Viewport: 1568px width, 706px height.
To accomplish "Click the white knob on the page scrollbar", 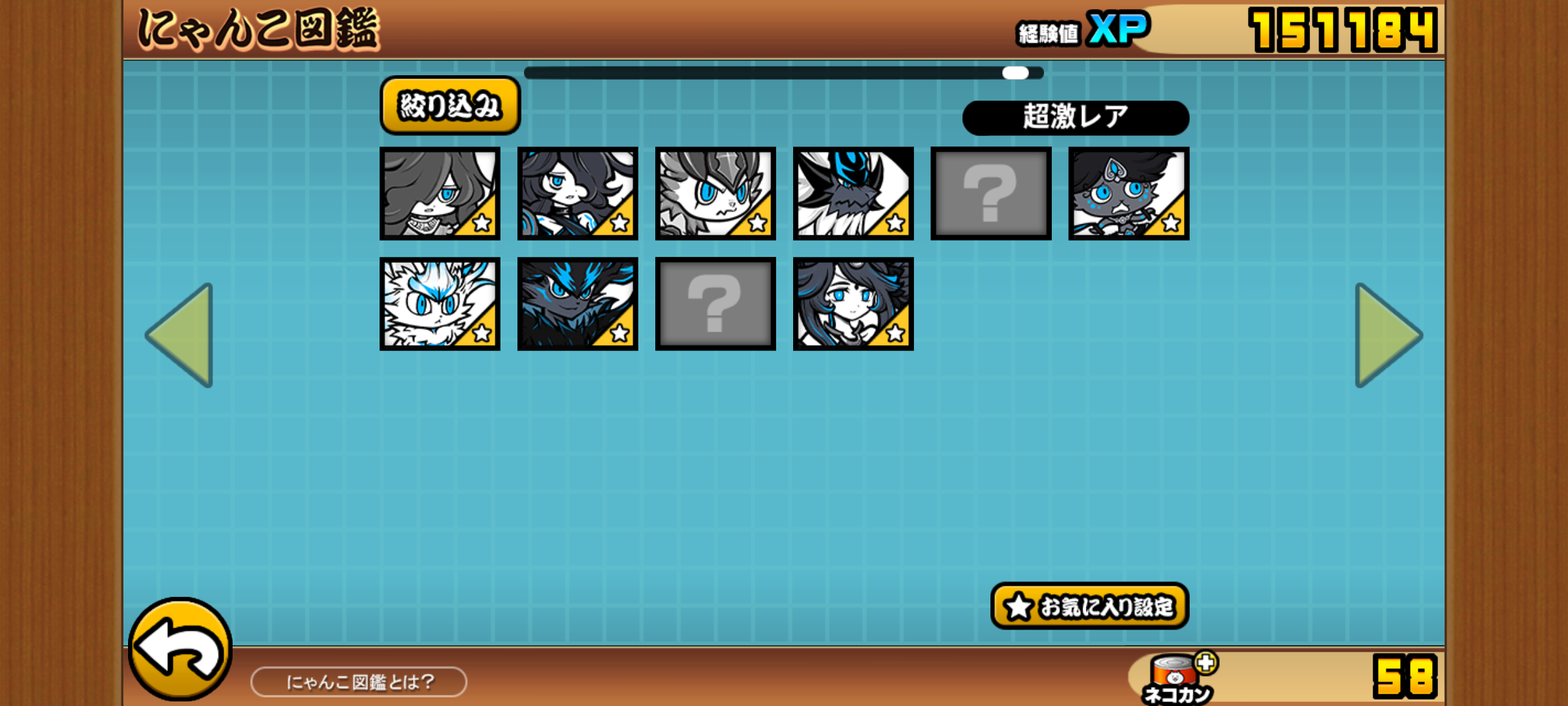I will pos(1015,73).
